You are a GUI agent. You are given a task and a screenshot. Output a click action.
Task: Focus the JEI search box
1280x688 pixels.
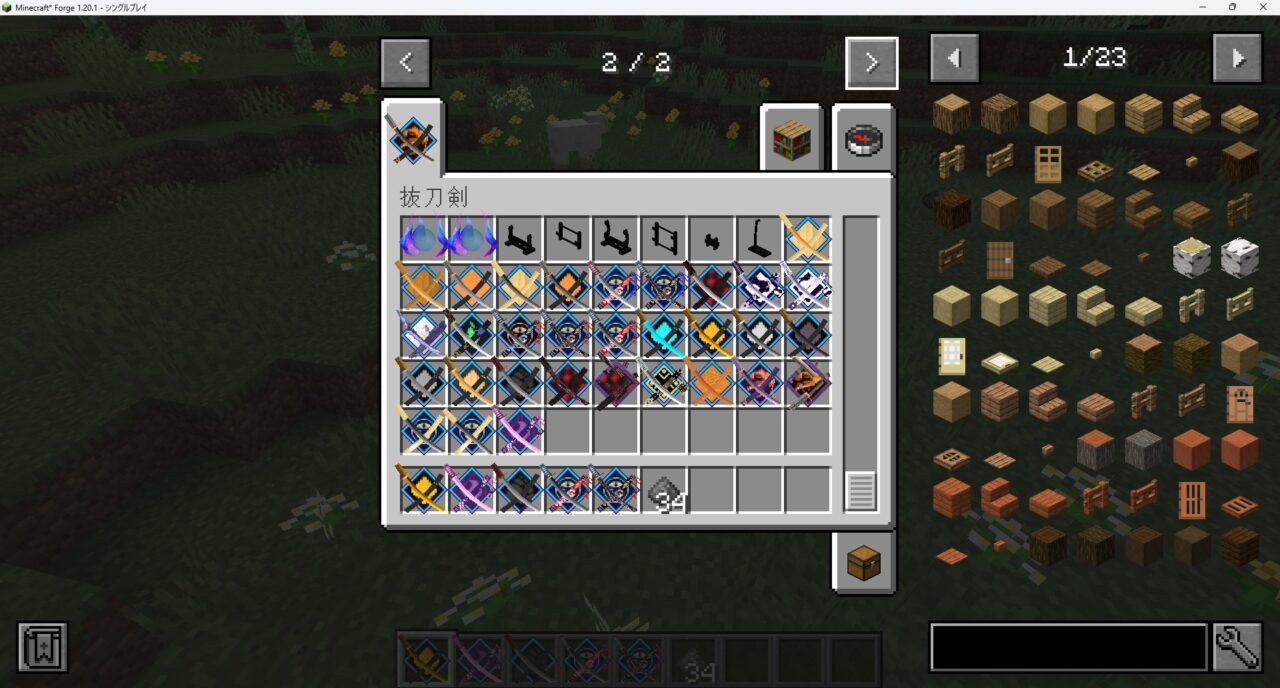(x=1067, y=648)
